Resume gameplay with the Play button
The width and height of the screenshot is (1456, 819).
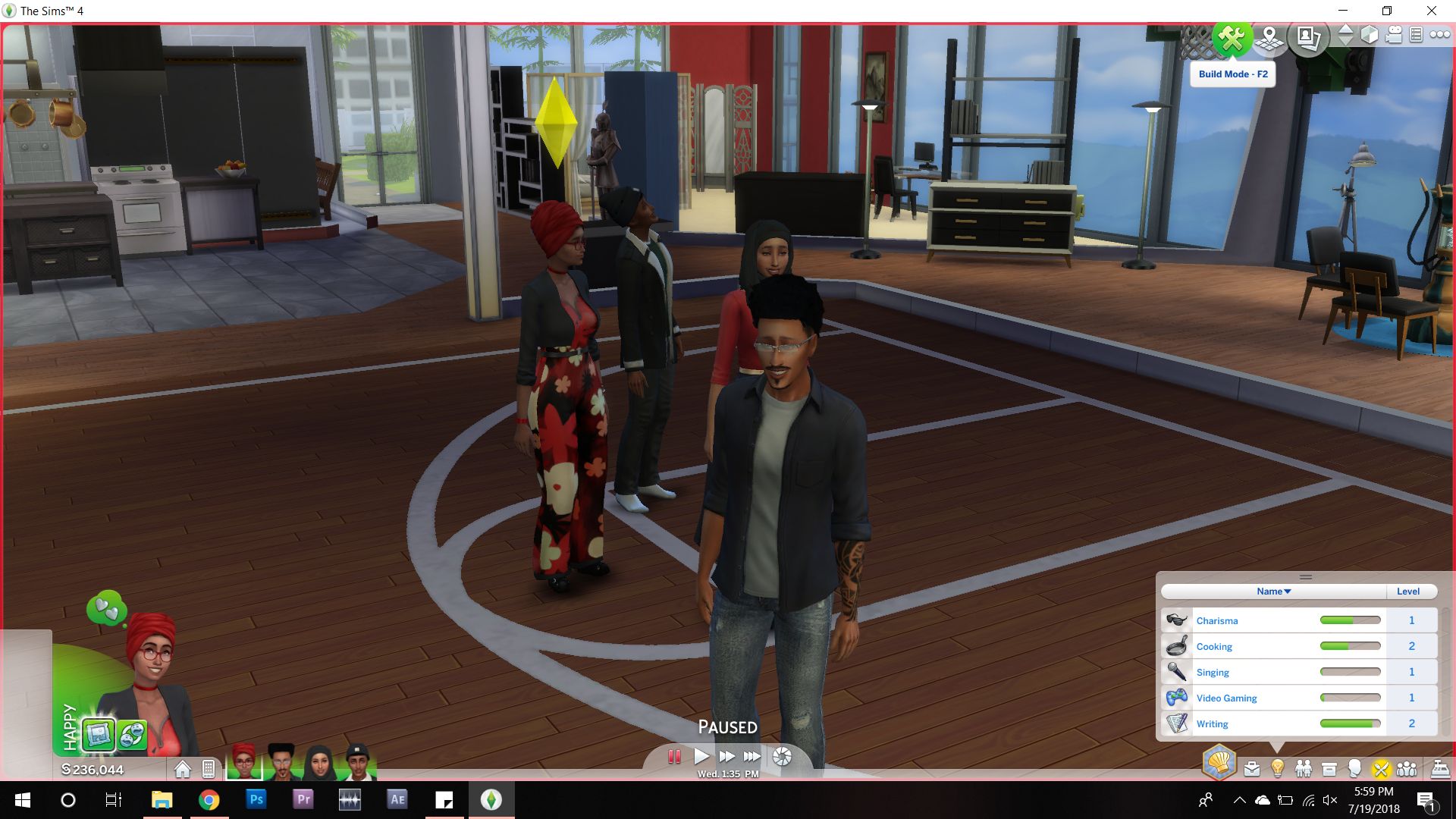(x=701, y=755)
